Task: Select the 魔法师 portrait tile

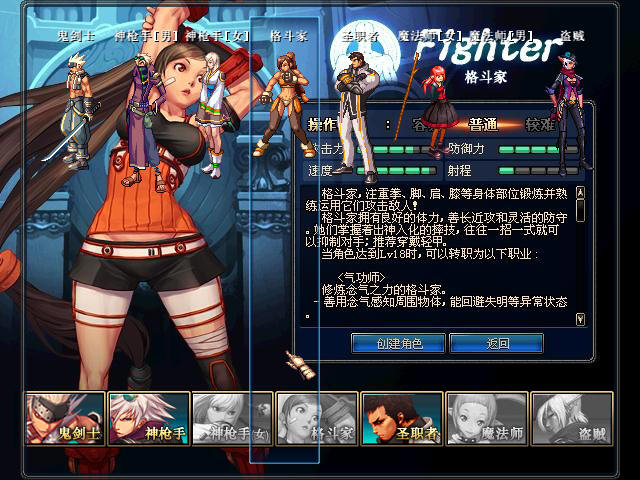Action: point(486,418)
